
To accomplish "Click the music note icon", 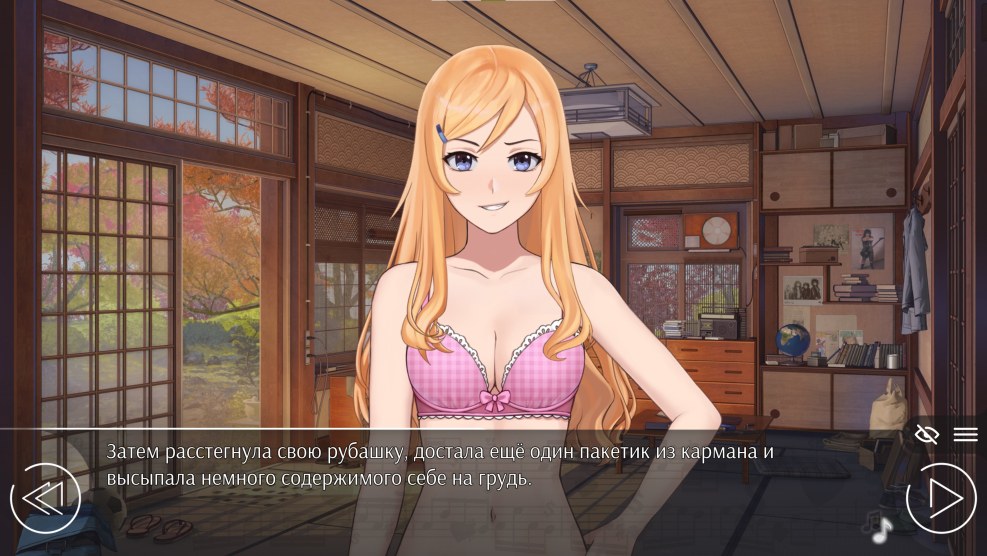I will [x=882, y=528].
